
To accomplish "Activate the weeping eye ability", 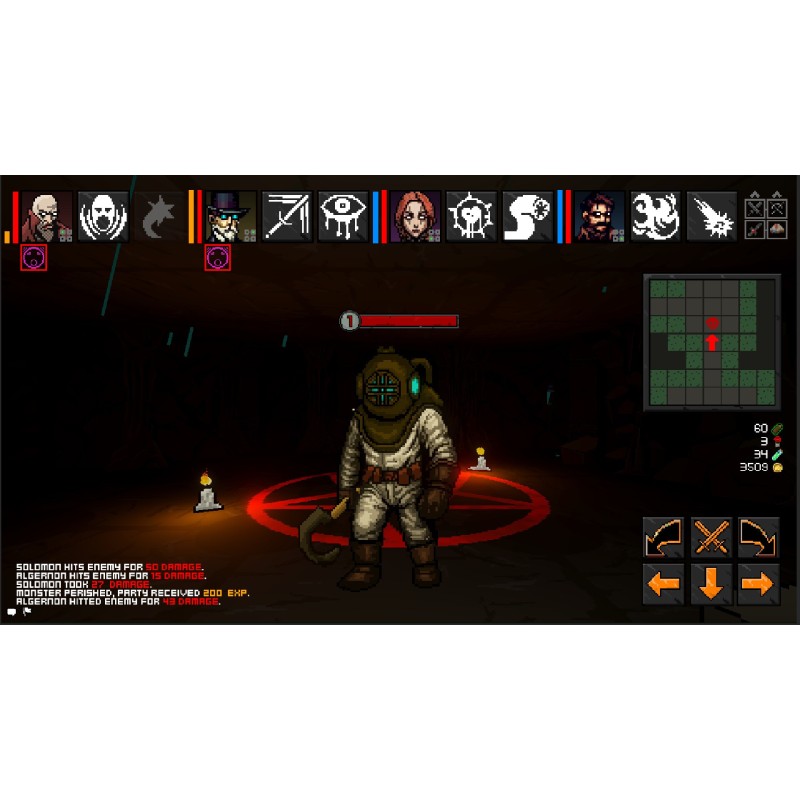I will (x=343, y=217).
